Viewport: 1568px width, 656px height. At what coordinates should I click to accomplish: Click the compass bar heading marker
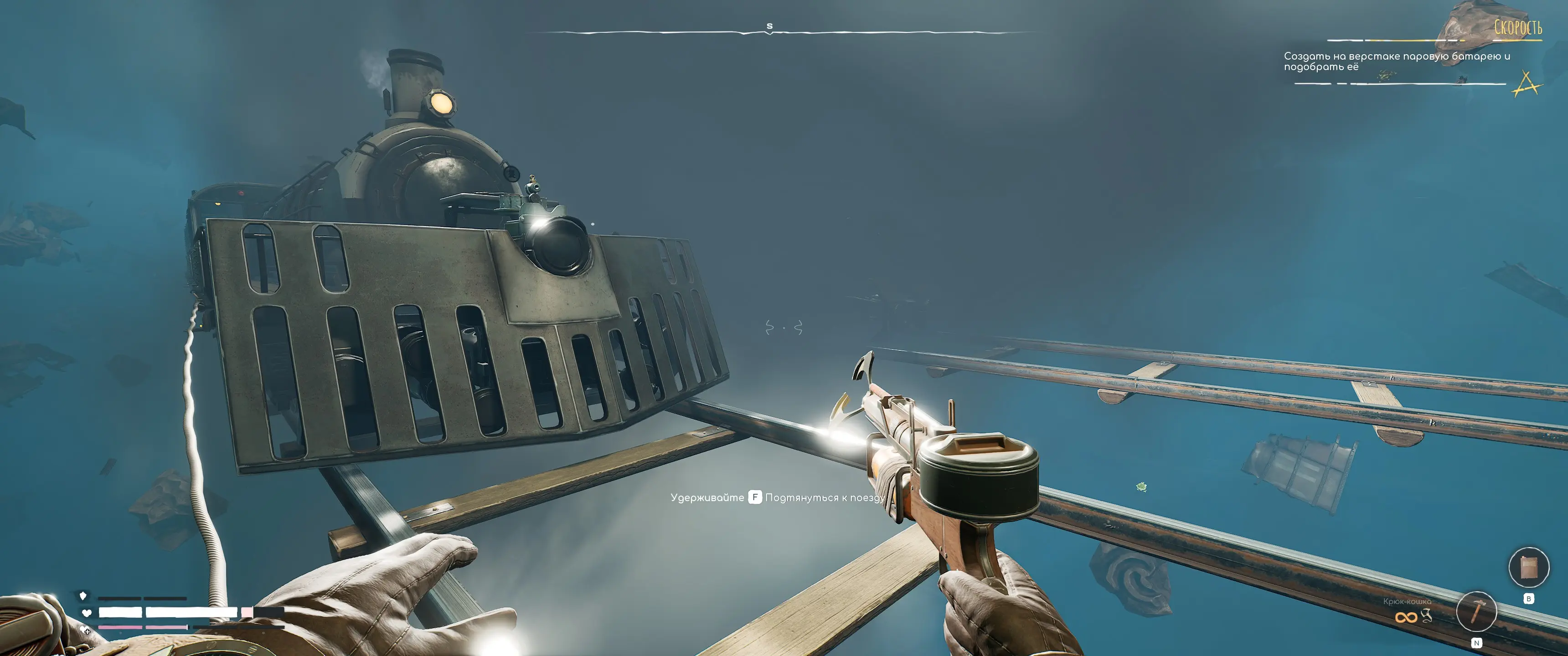769,27
